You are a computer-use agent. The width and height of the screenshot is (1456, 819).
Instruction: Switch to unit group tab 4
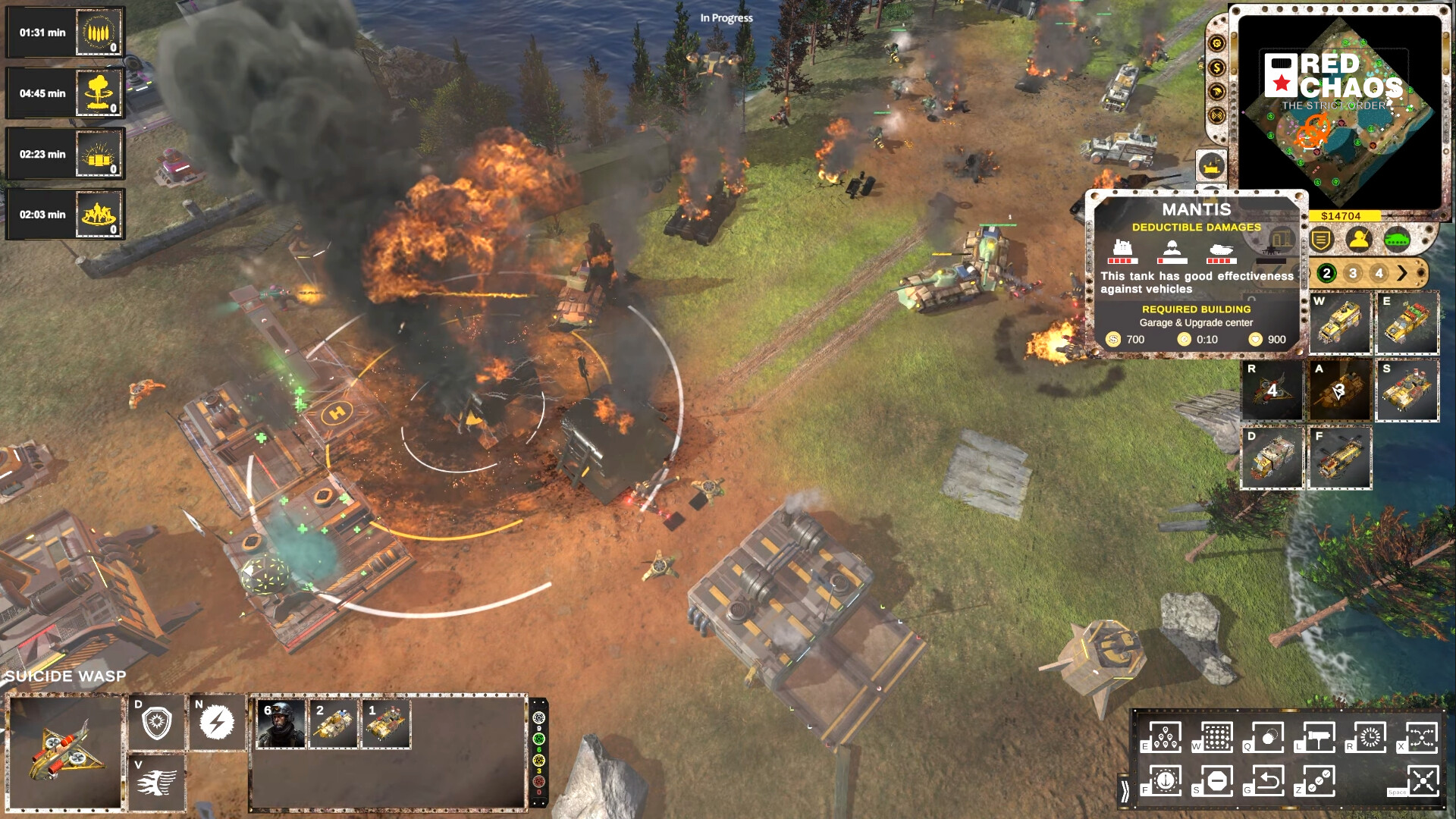[x=1379, y=275]
